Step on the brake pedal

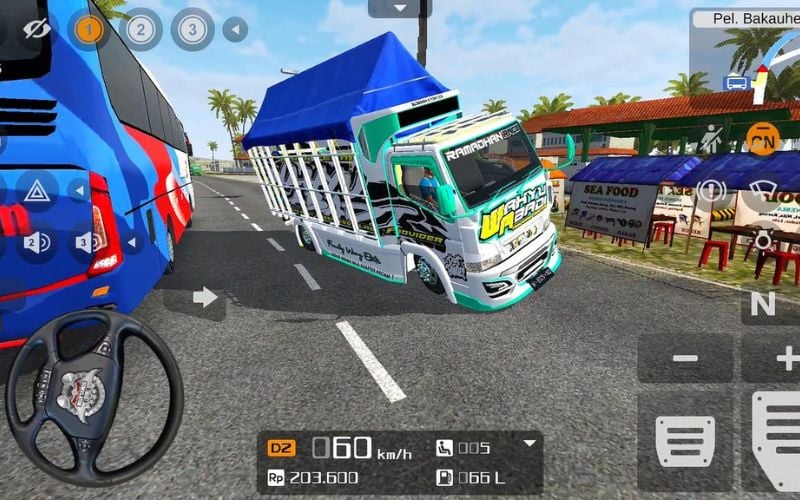click(x=685, y=437)
